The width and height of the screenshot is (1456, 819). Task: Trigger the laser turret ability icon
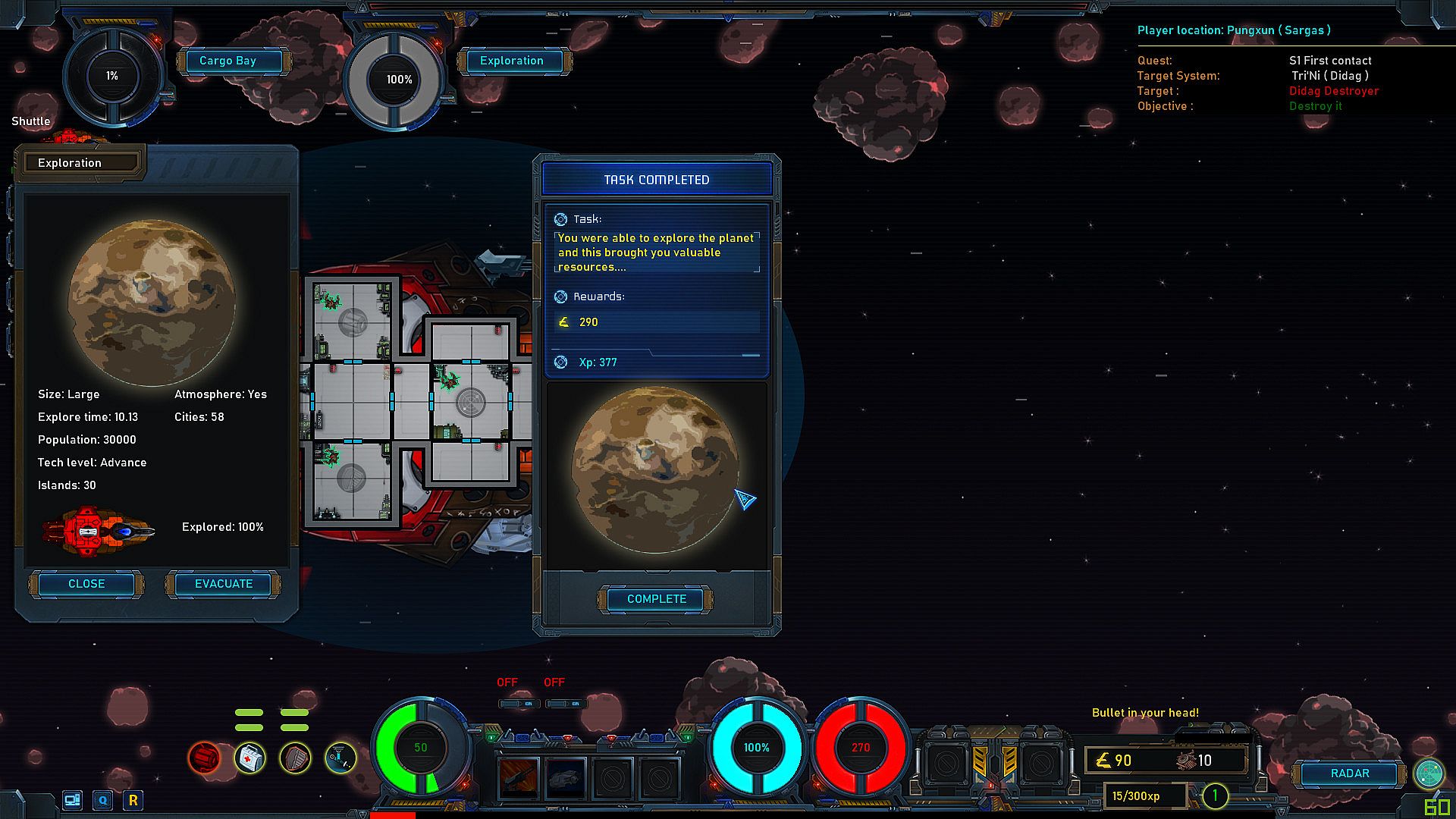[x=340, y=757]
